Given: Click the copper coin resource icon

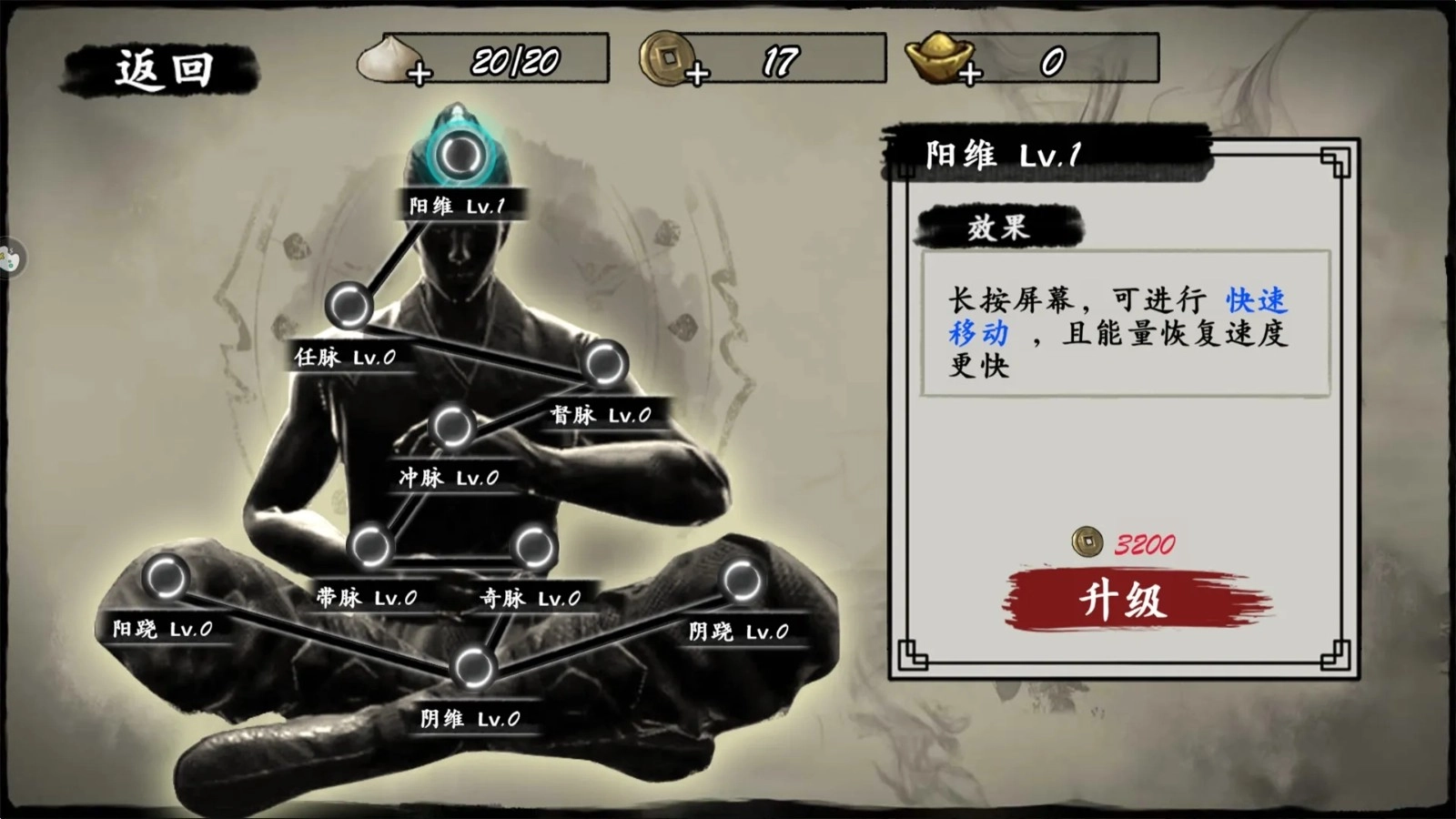Looking at the screenshot, I should coord(667,61).
